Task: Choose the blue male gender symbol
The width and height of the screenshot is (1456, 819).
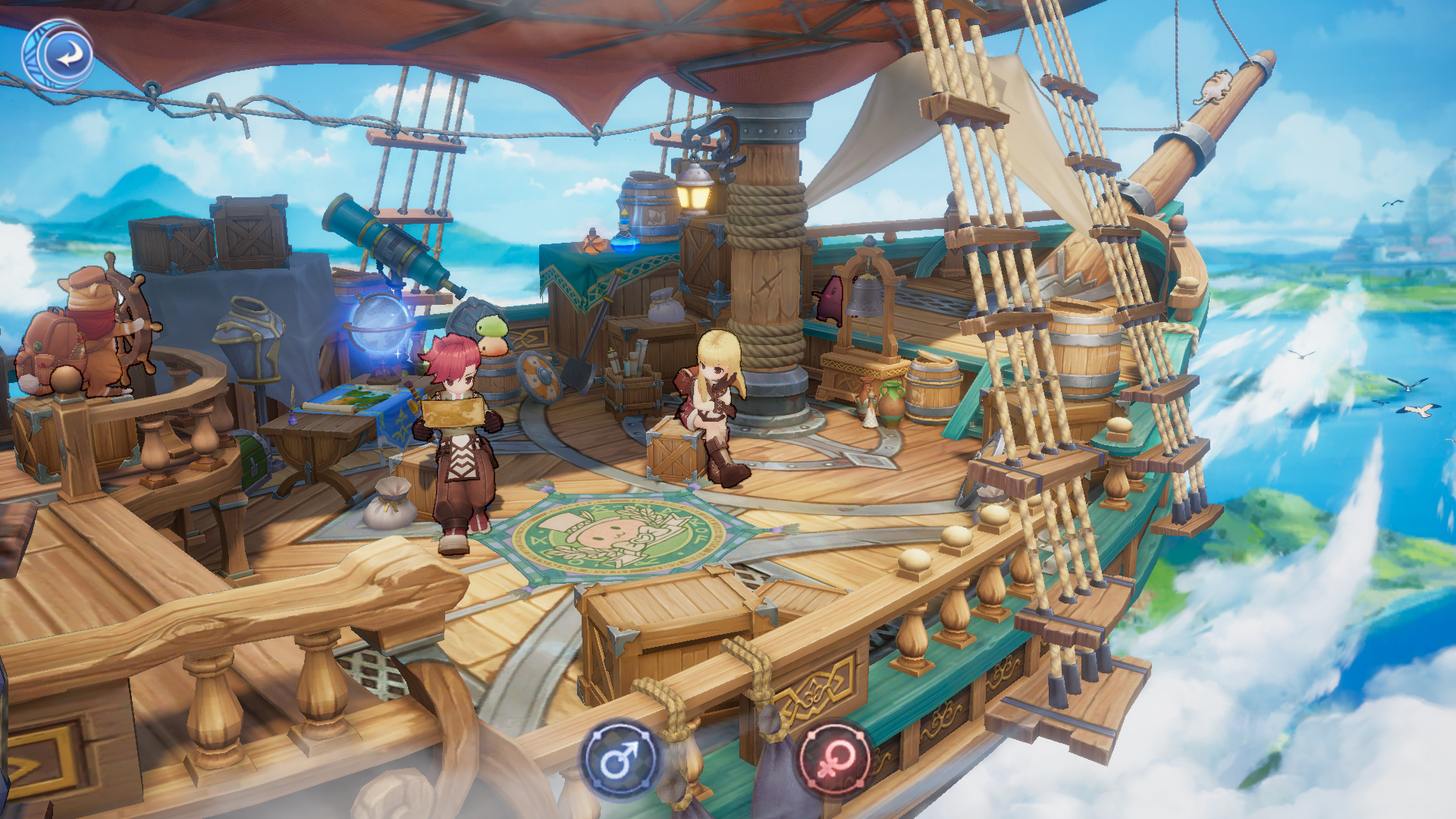Action: pos(619,759)
